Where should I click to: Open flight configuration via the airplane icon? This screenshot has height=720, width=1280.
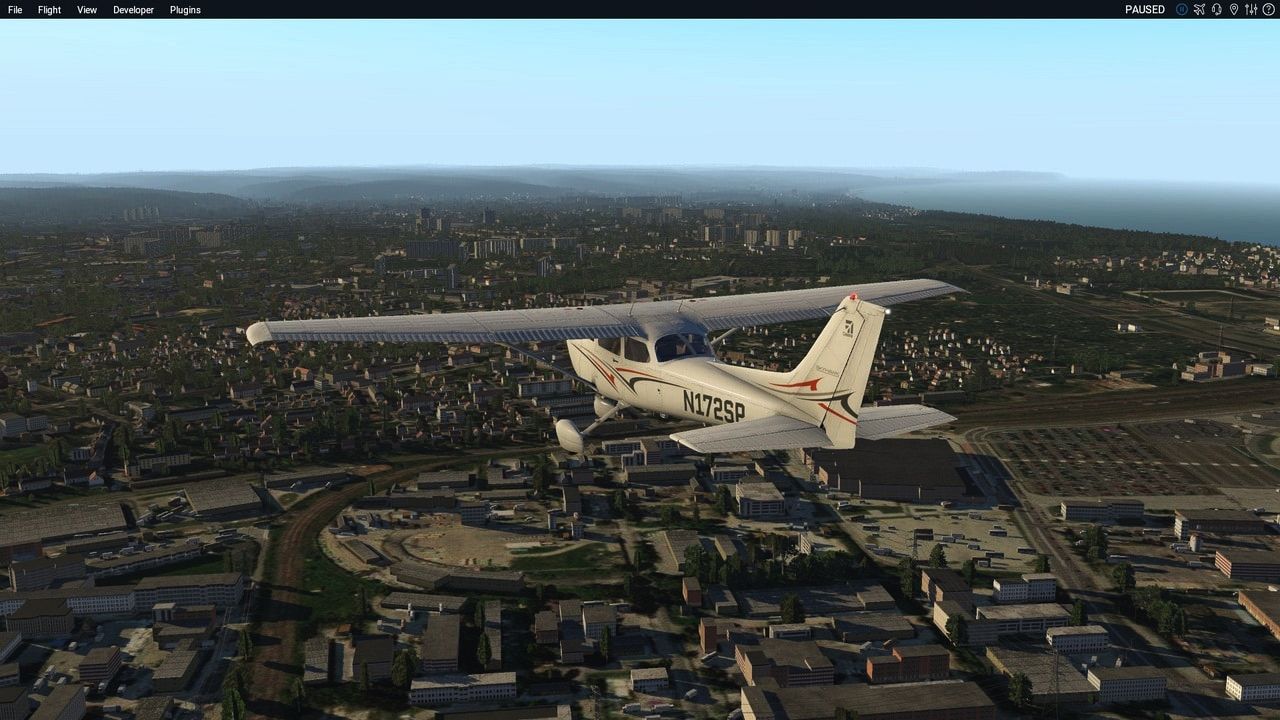[x=1199, y=9]
